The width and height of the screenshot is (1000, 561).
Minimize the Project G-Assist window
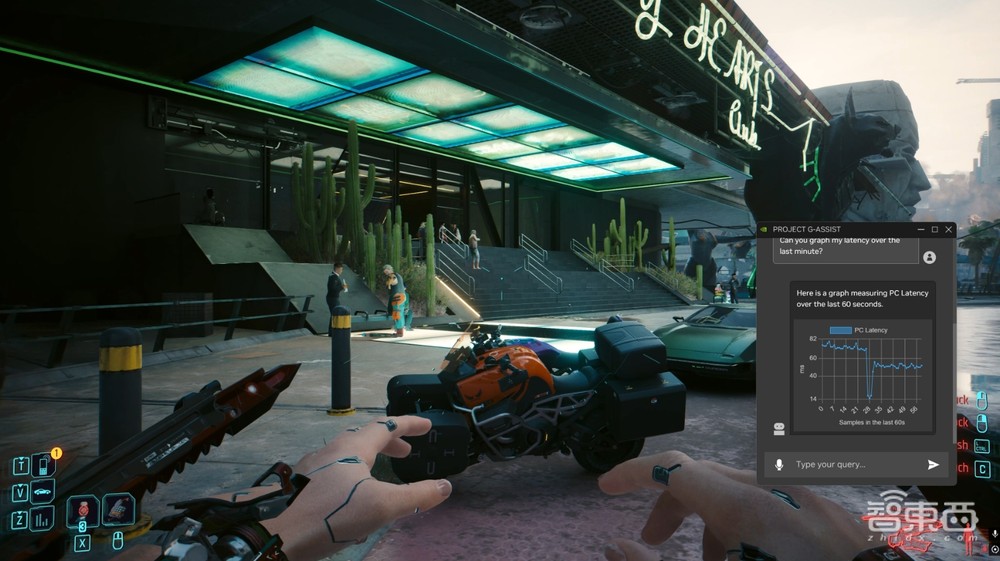[x=919, y=229]
